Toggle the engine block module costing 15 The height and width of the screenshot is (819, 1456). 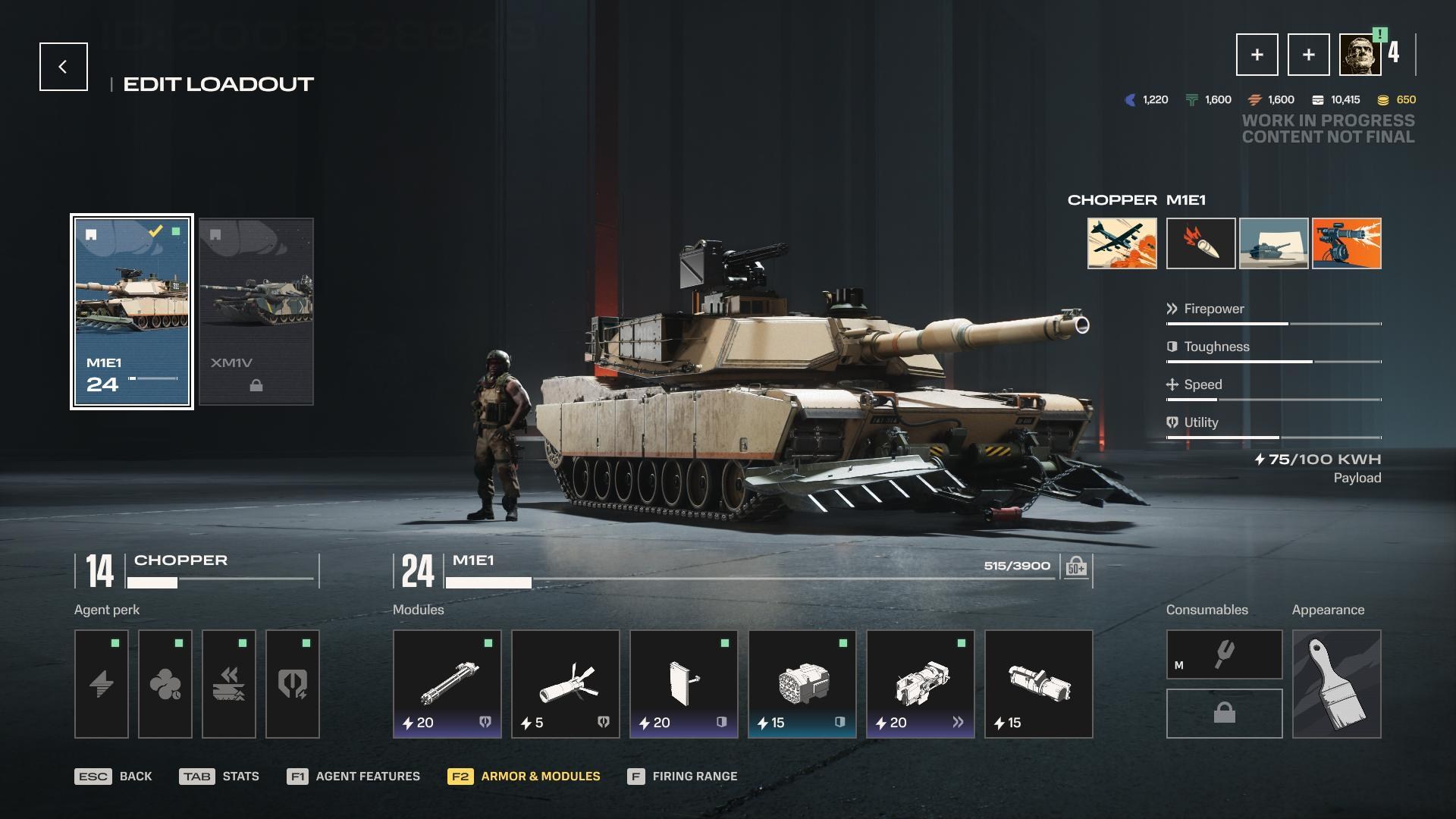click(802, 683)
